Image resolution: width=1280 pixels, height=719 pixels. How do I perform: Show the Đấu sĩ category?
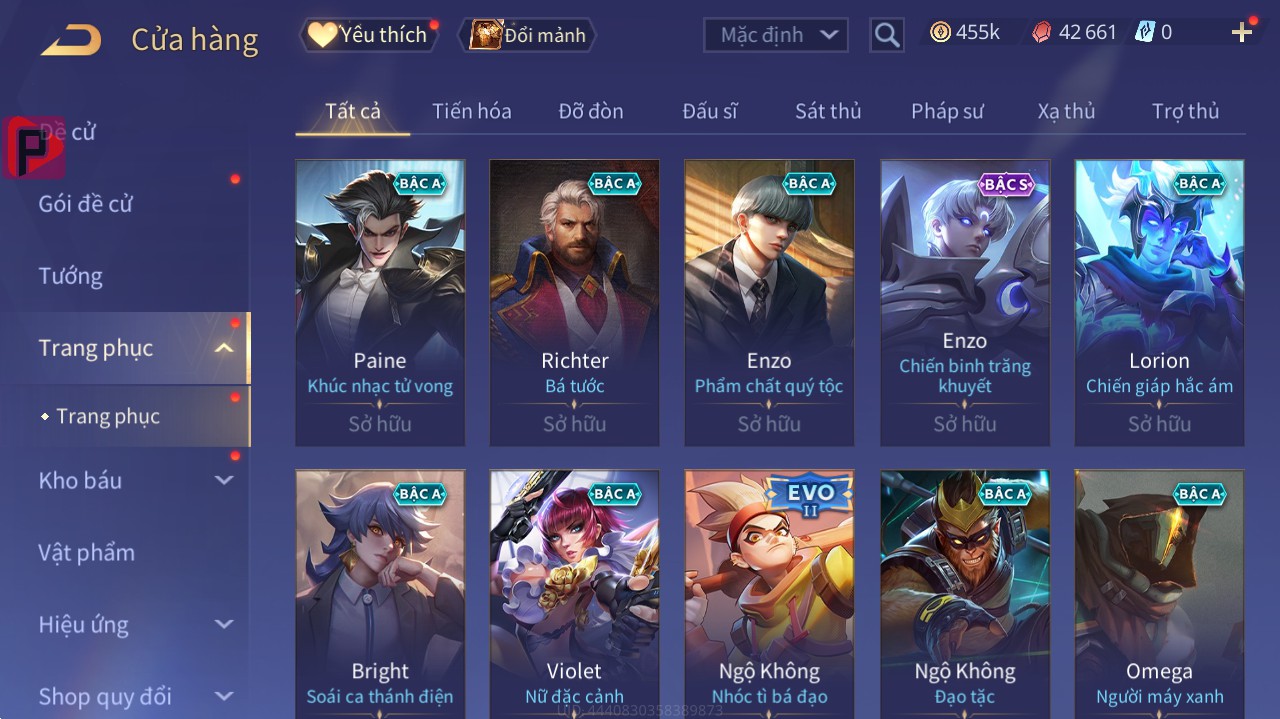[x=710, y=111]
